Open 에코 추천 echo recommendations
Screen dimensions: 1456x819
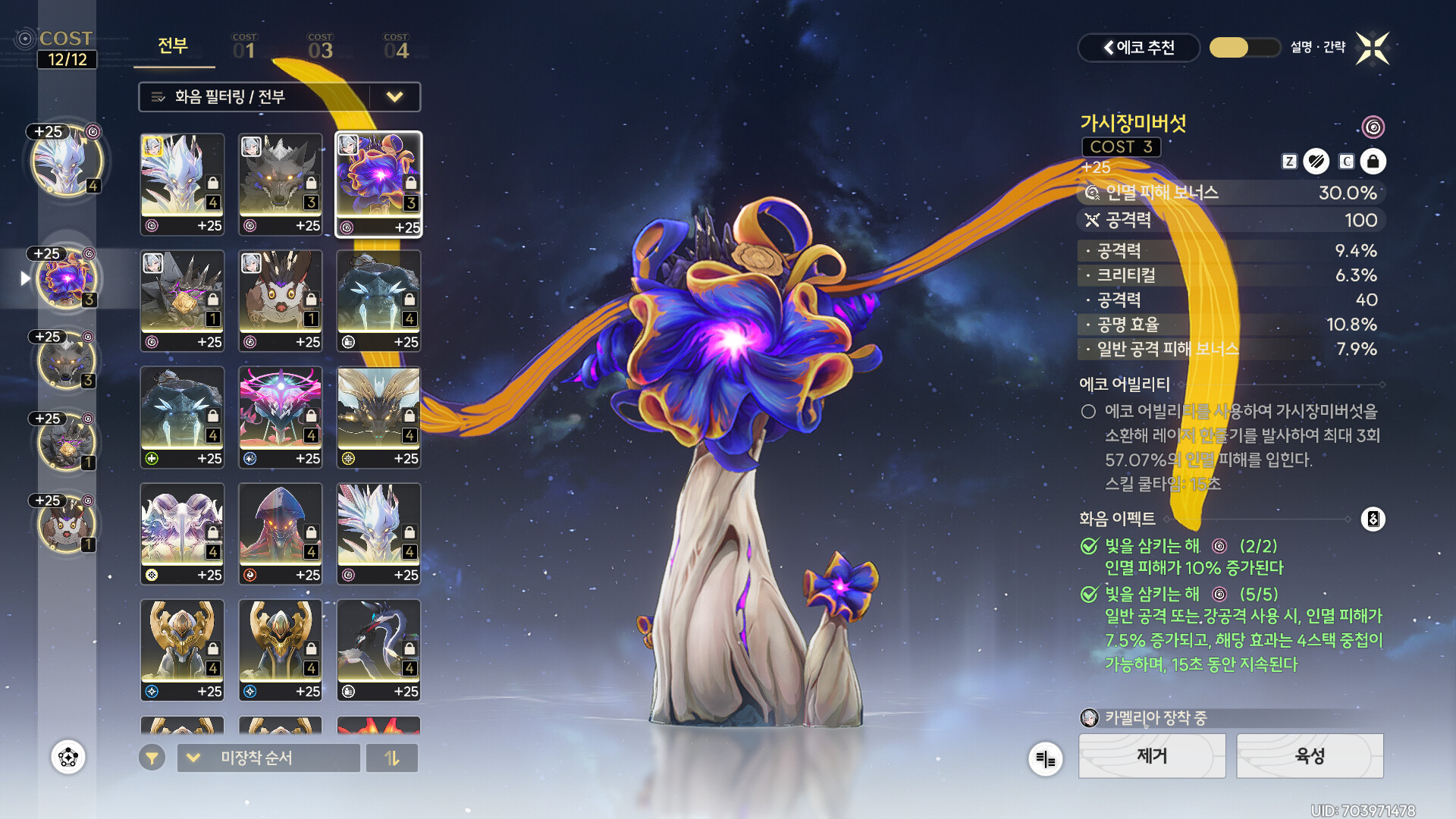click(1138, 48)
